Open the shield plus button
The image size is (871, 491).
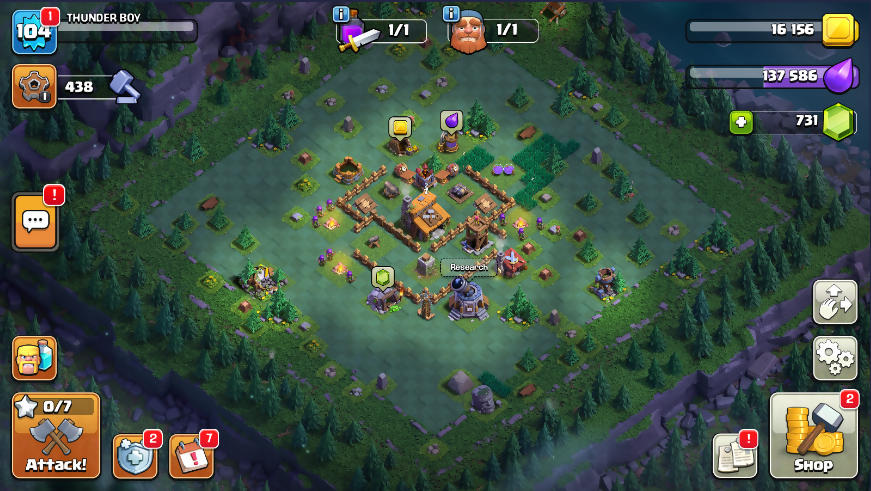tap(134, 456)
